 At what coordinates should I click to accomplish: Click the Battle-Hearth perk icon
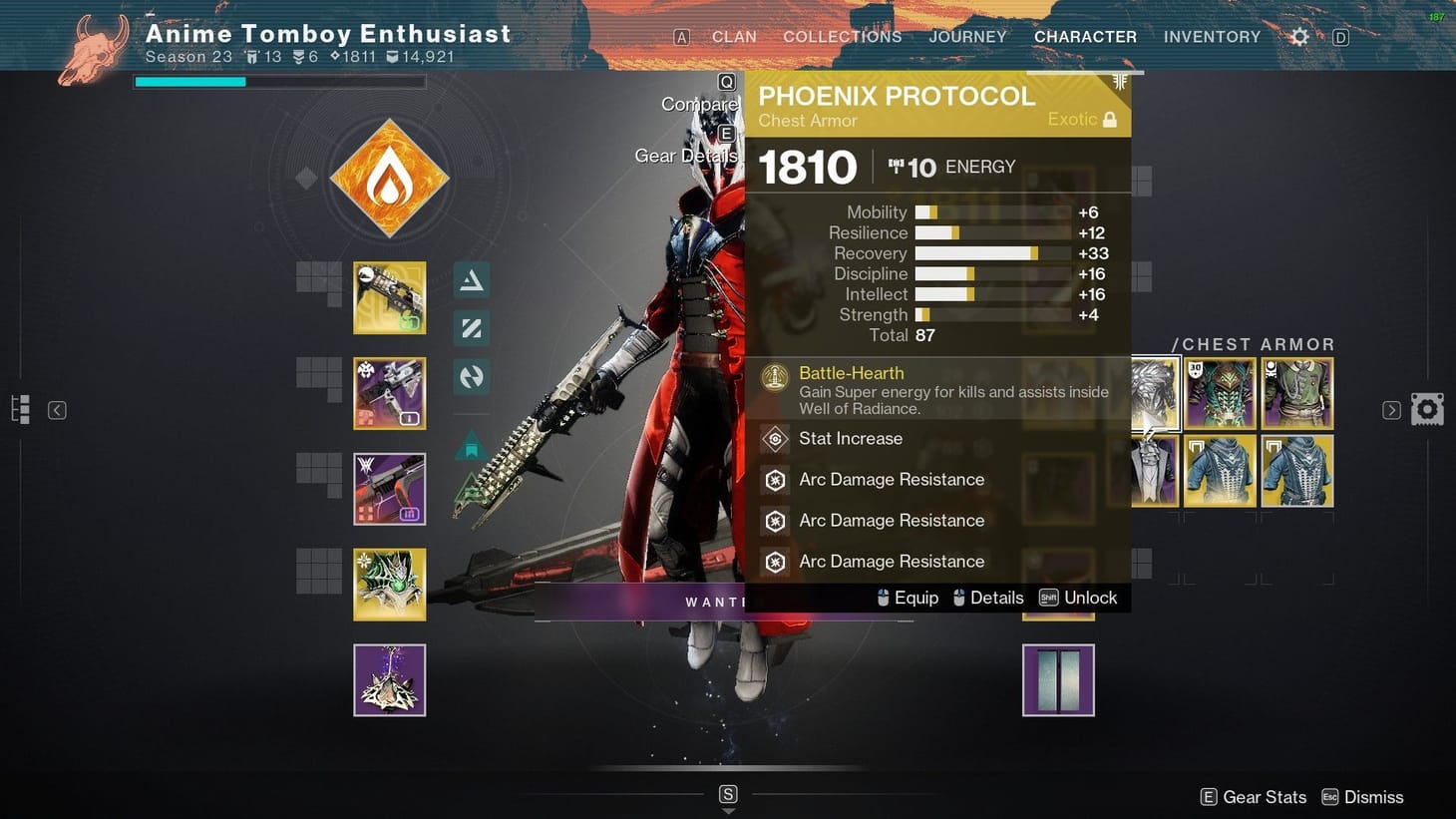tap(775, 379)
